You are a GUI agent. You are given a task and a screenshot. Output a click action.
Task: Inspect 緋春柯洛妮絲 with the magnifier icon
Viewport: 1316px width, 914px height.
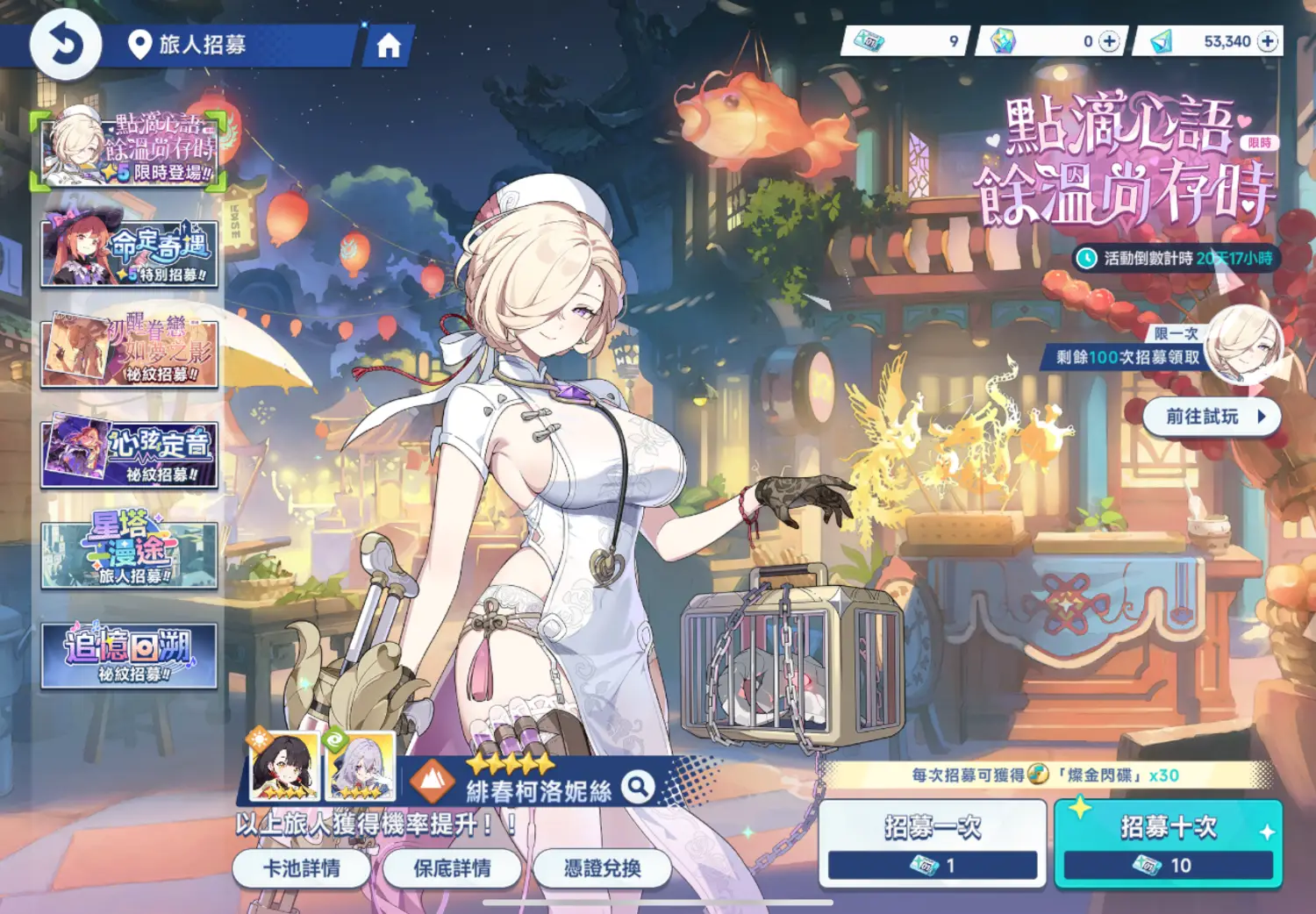638,787
